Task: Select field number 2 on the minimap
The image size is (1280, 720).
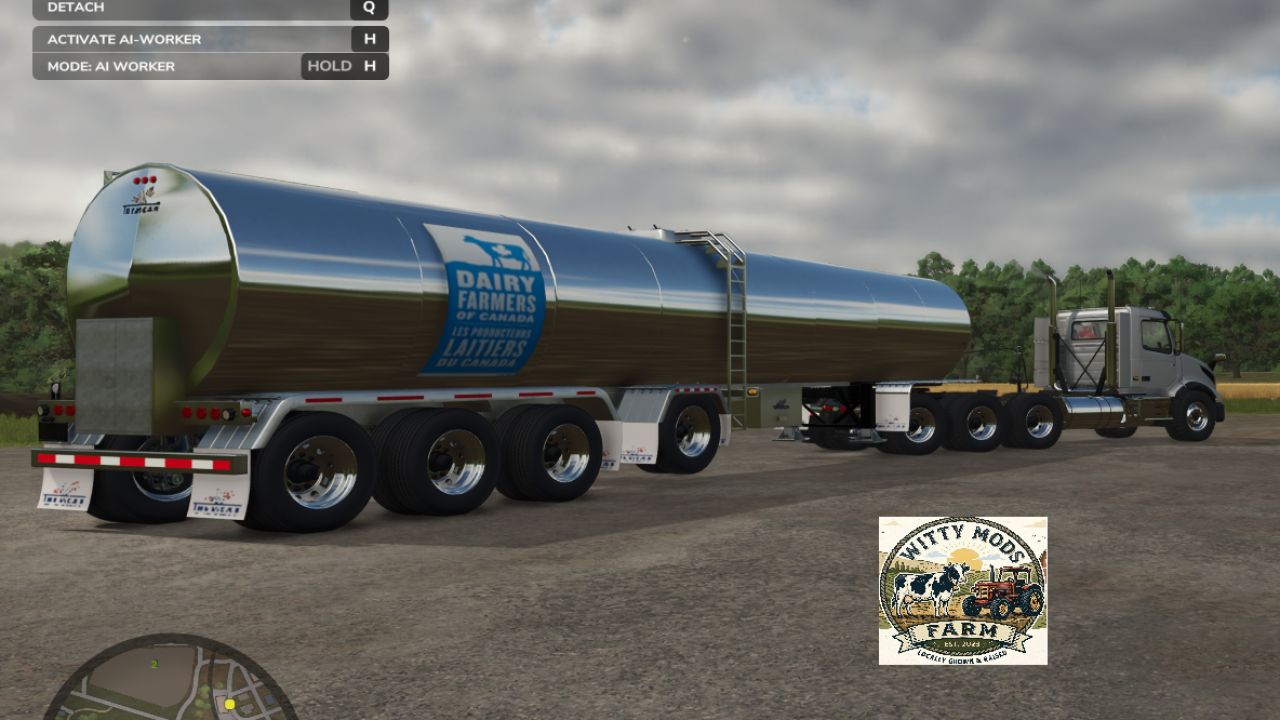Action: point(153,662)
